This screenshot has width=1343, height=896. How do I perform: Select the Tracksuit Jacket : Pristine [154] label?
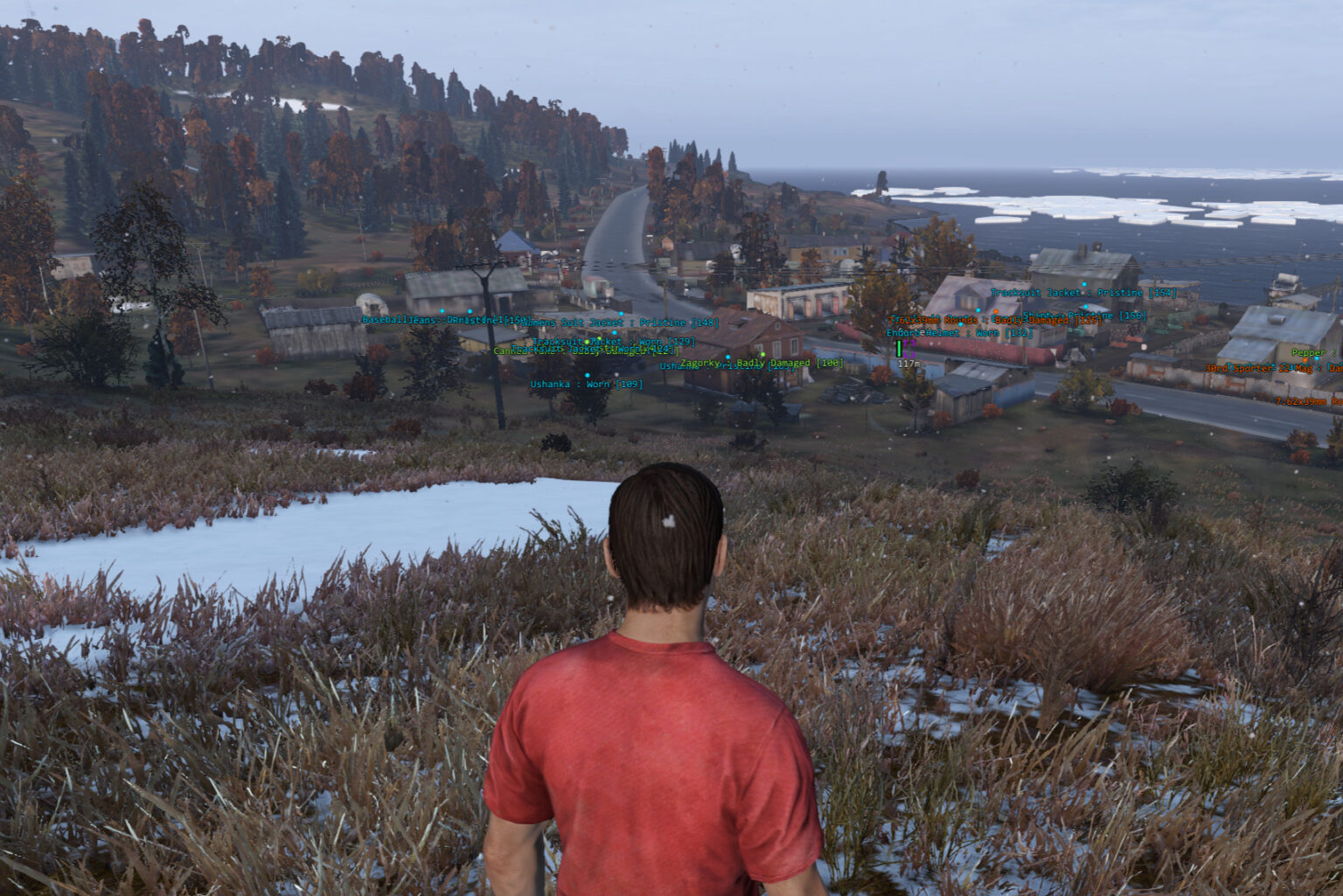click(1084, 292)
